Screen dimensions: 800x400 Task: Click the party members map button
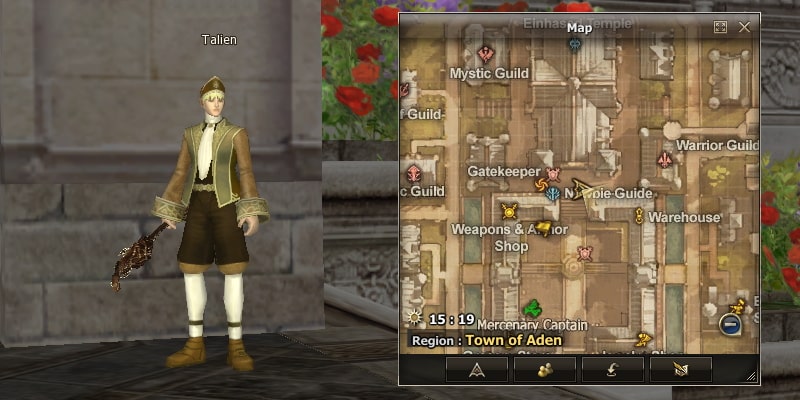pyautogui.click(x=544, y=369)
